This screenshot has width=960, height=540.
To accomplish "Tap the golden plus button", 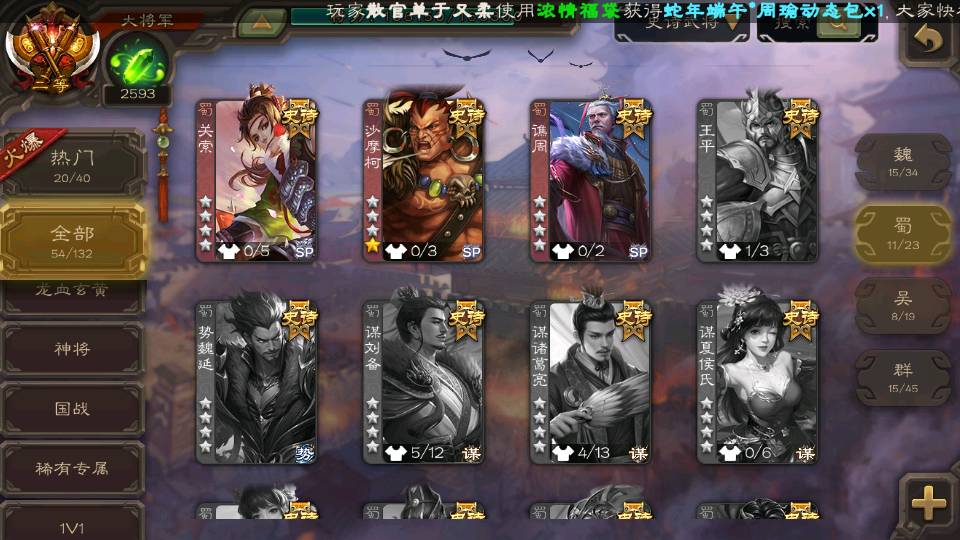I will pos(929,503).
